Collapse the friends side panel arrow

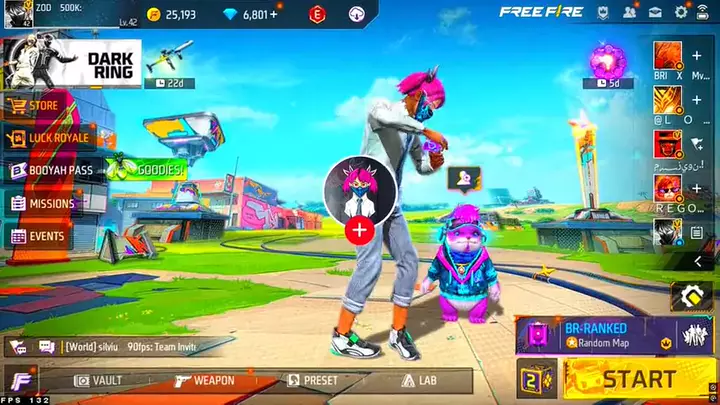(x=696, y=262)
